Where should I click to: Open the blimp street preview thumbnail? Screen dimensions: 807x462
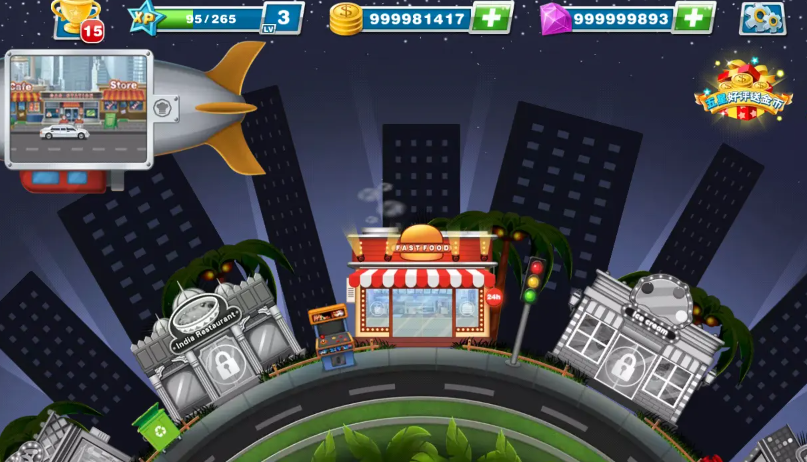[x=79, y=108]
